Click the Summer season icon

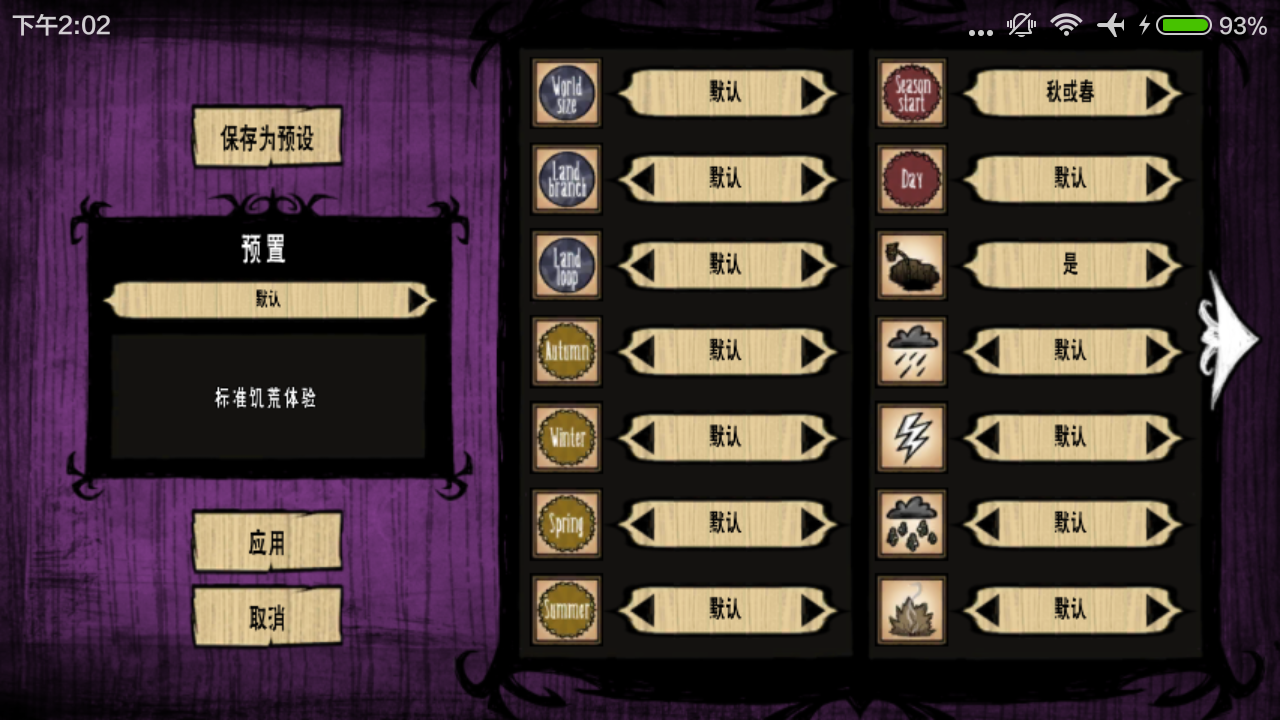click(566, 609)
